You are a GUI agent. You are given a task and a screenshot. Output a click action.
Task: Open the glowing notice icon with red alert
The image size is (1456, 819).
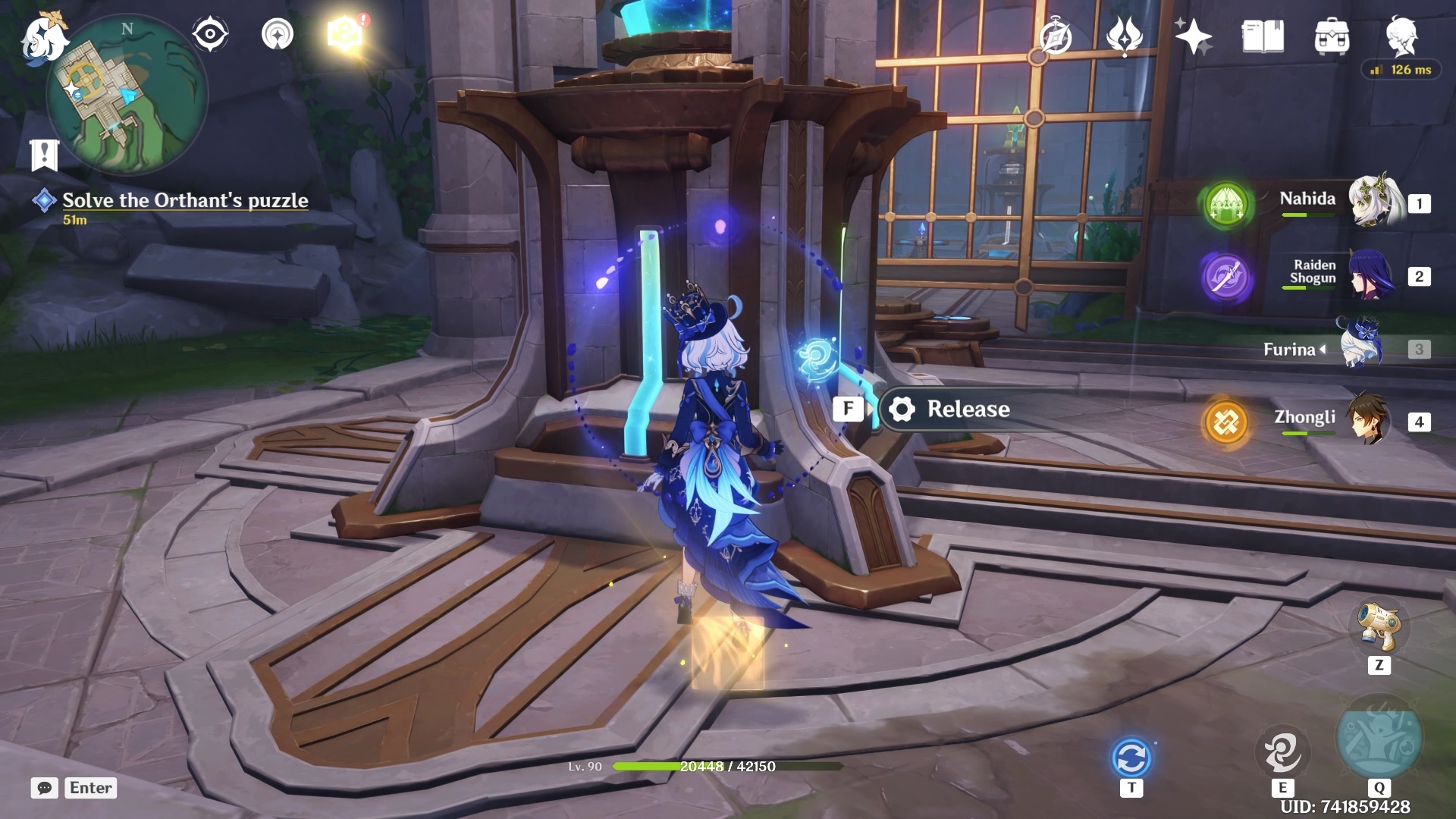[345, 34]
